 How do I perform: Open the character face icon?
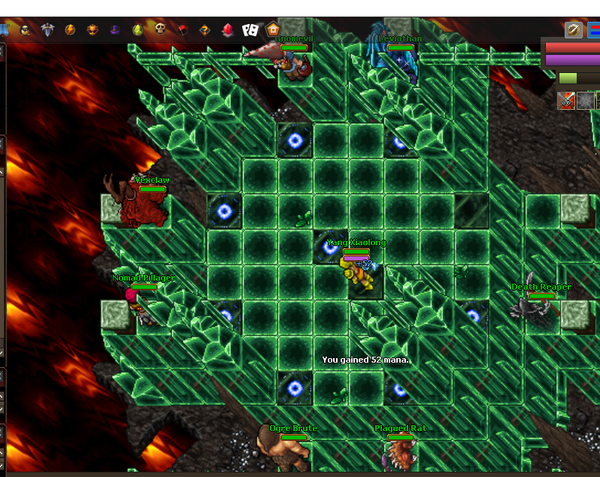tap(24, 30)
